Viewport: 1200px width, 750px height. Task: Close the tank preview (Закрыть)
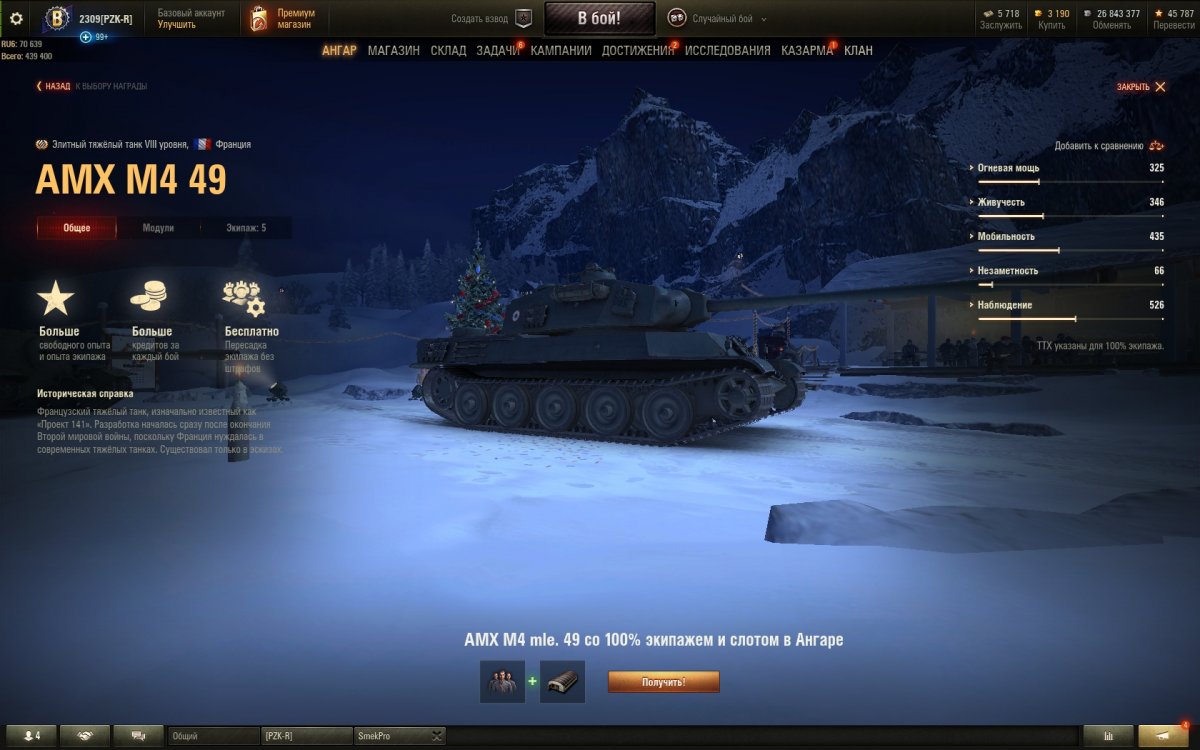click(1141, 87)
